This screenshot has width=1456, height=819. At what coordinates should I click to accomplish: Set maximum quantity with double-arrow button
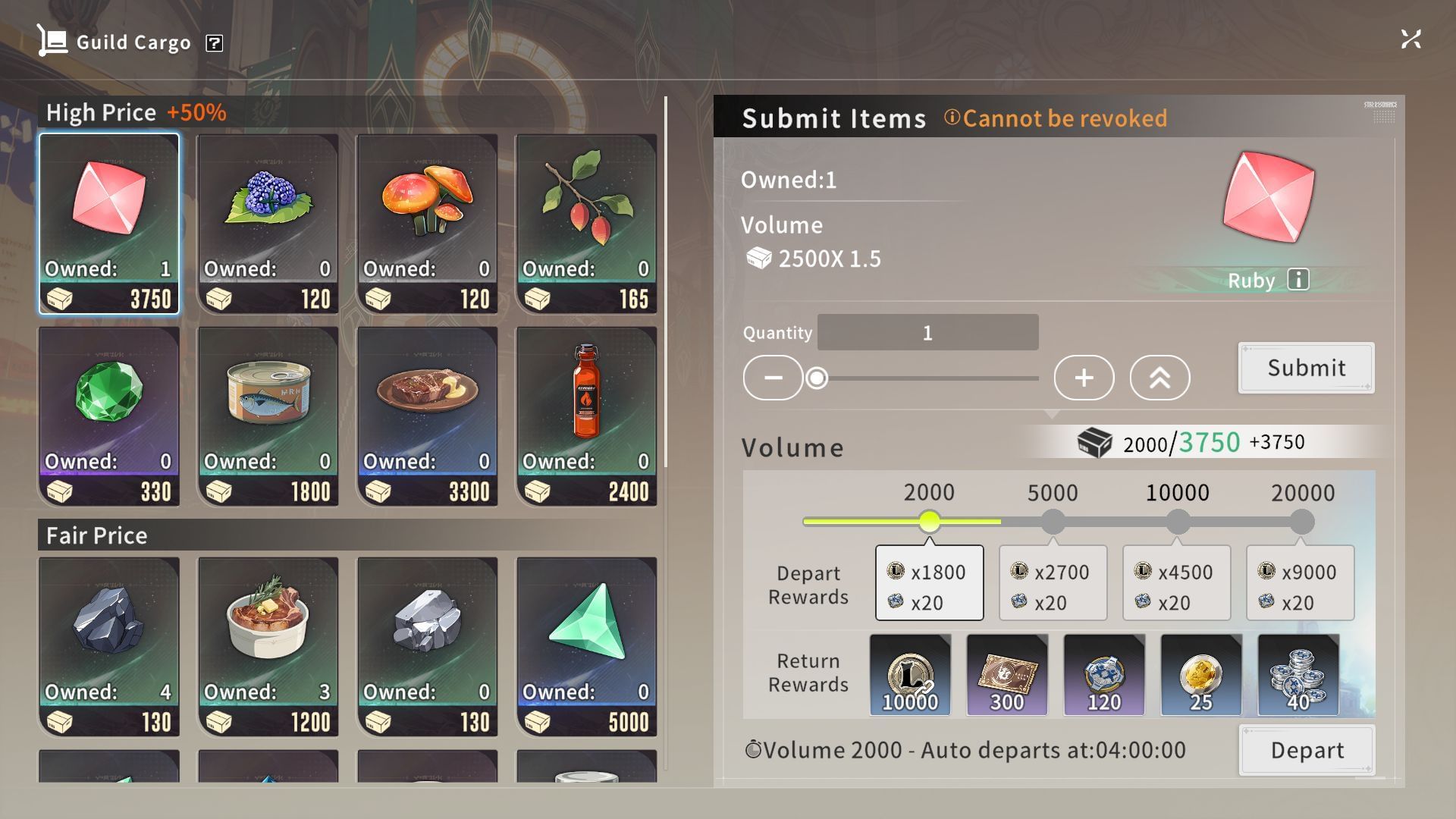click(x=1159, y=378)
